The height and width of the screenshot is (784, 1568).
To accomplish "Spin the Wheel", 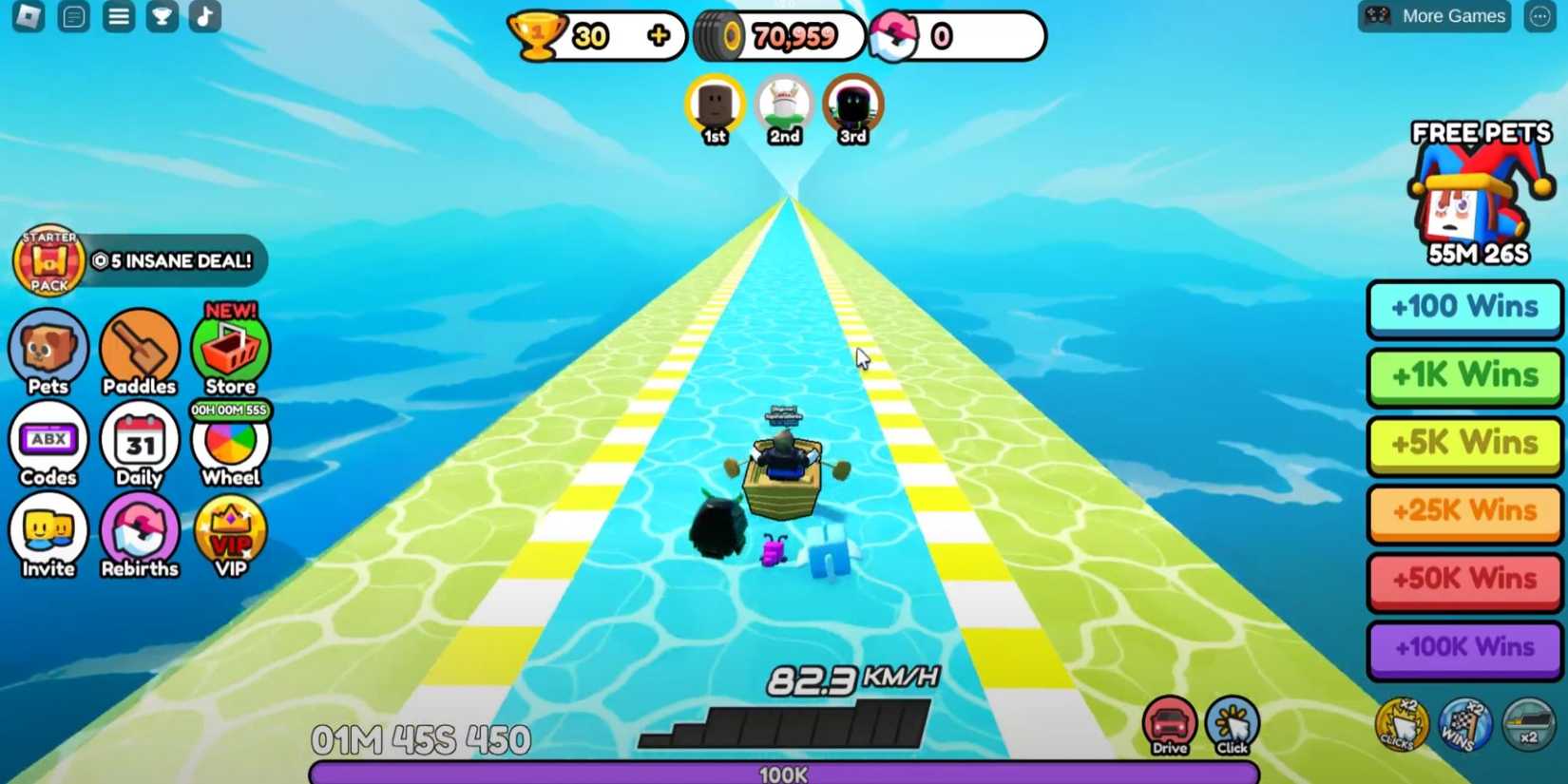I will pos(229,445).
